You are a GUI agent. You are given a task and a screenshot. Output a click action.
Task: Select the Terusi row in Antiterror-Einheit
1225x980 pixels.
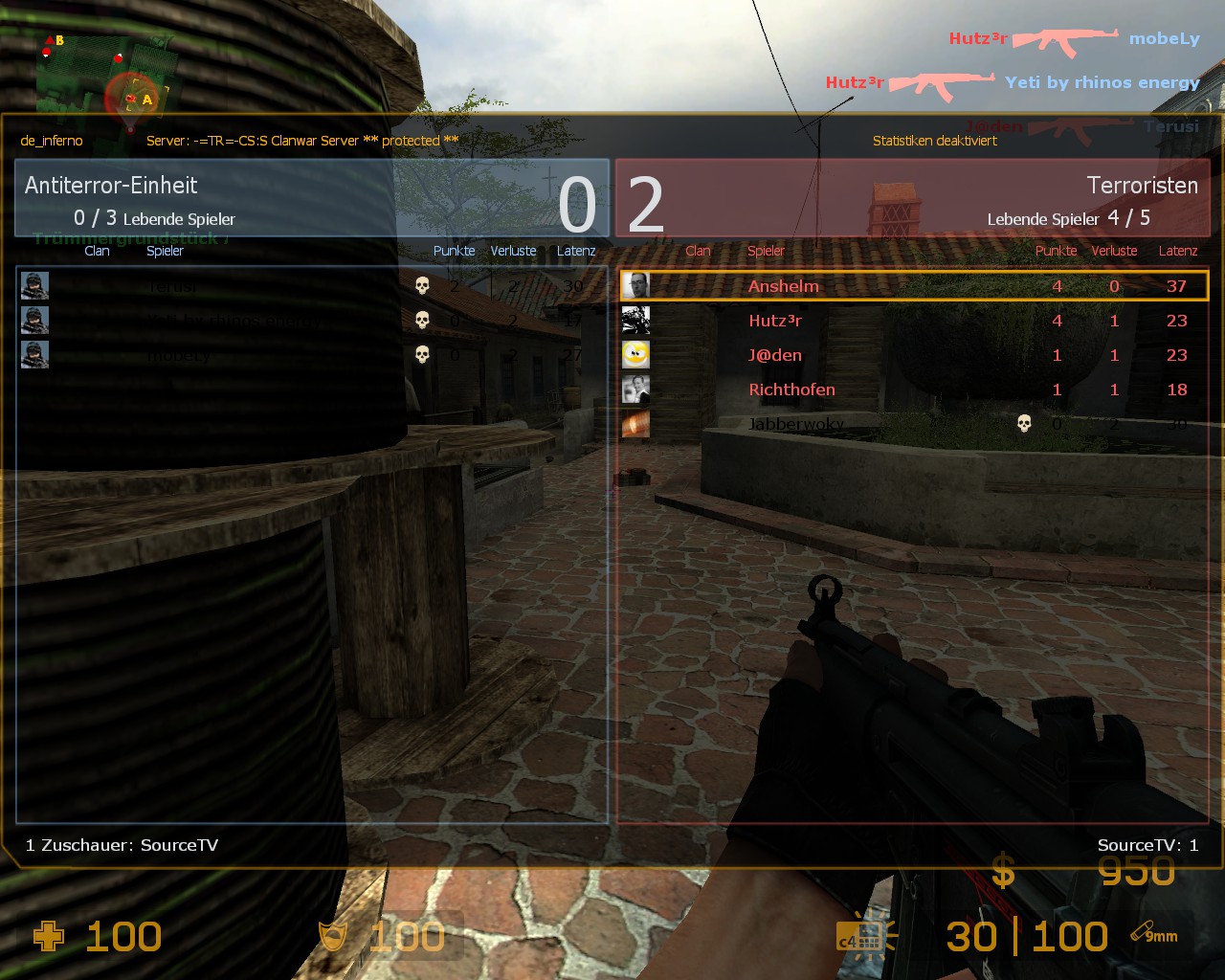312,286
